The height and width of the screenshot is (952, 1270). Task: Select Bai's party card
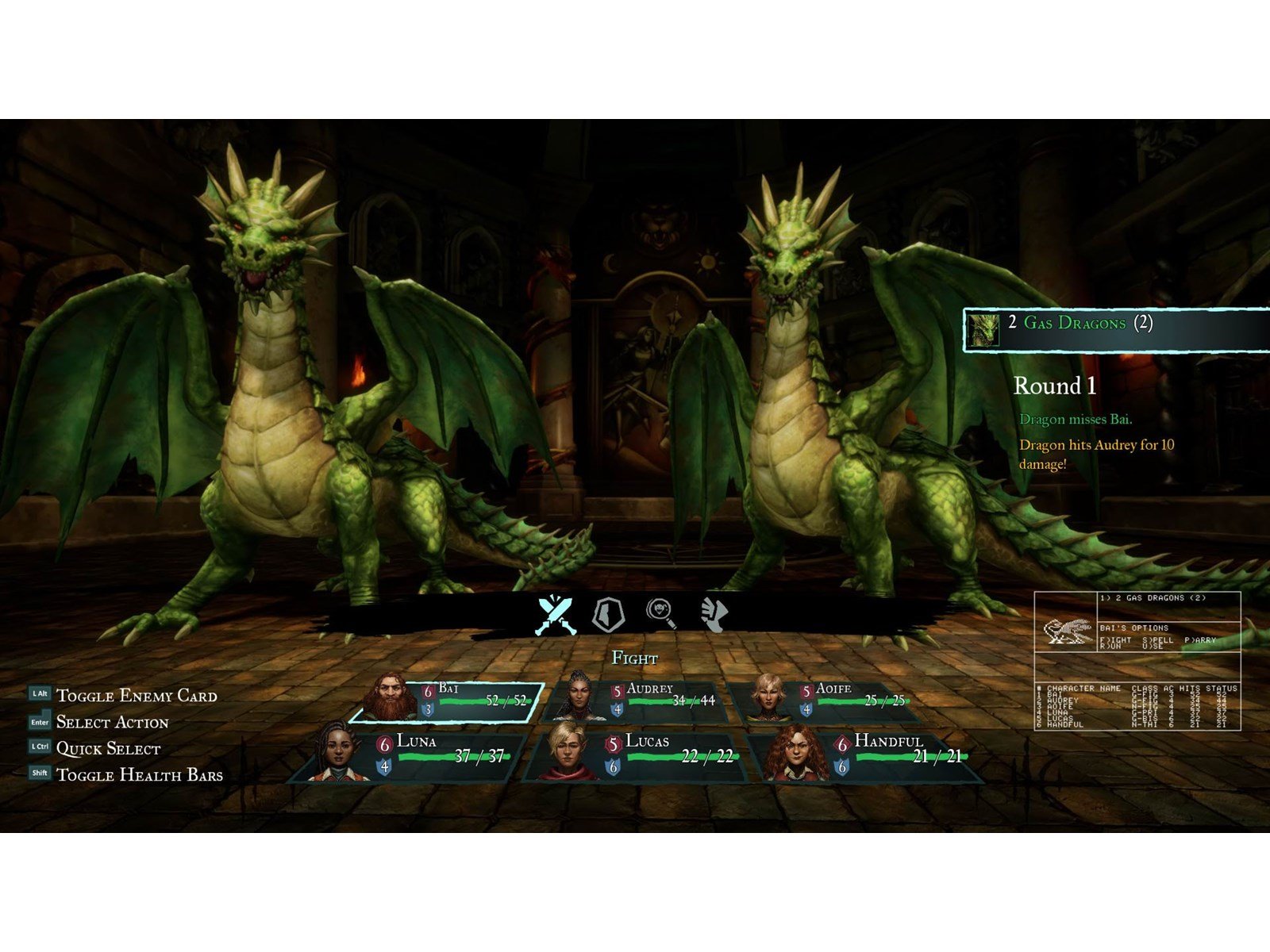448,701
